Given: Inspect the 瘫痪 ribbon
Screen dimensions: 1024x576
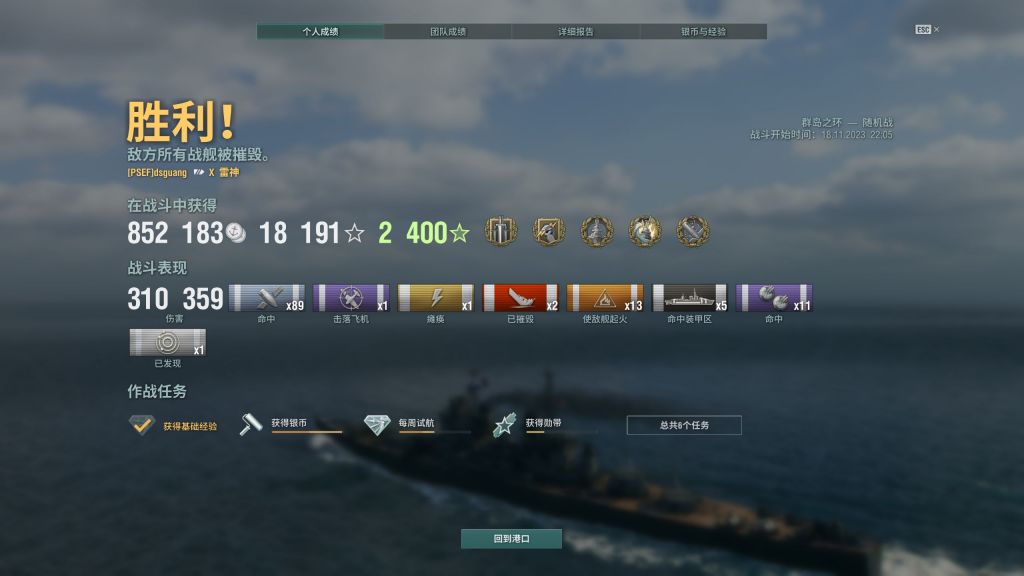Looking at the screenshot, I should [436, 298].
